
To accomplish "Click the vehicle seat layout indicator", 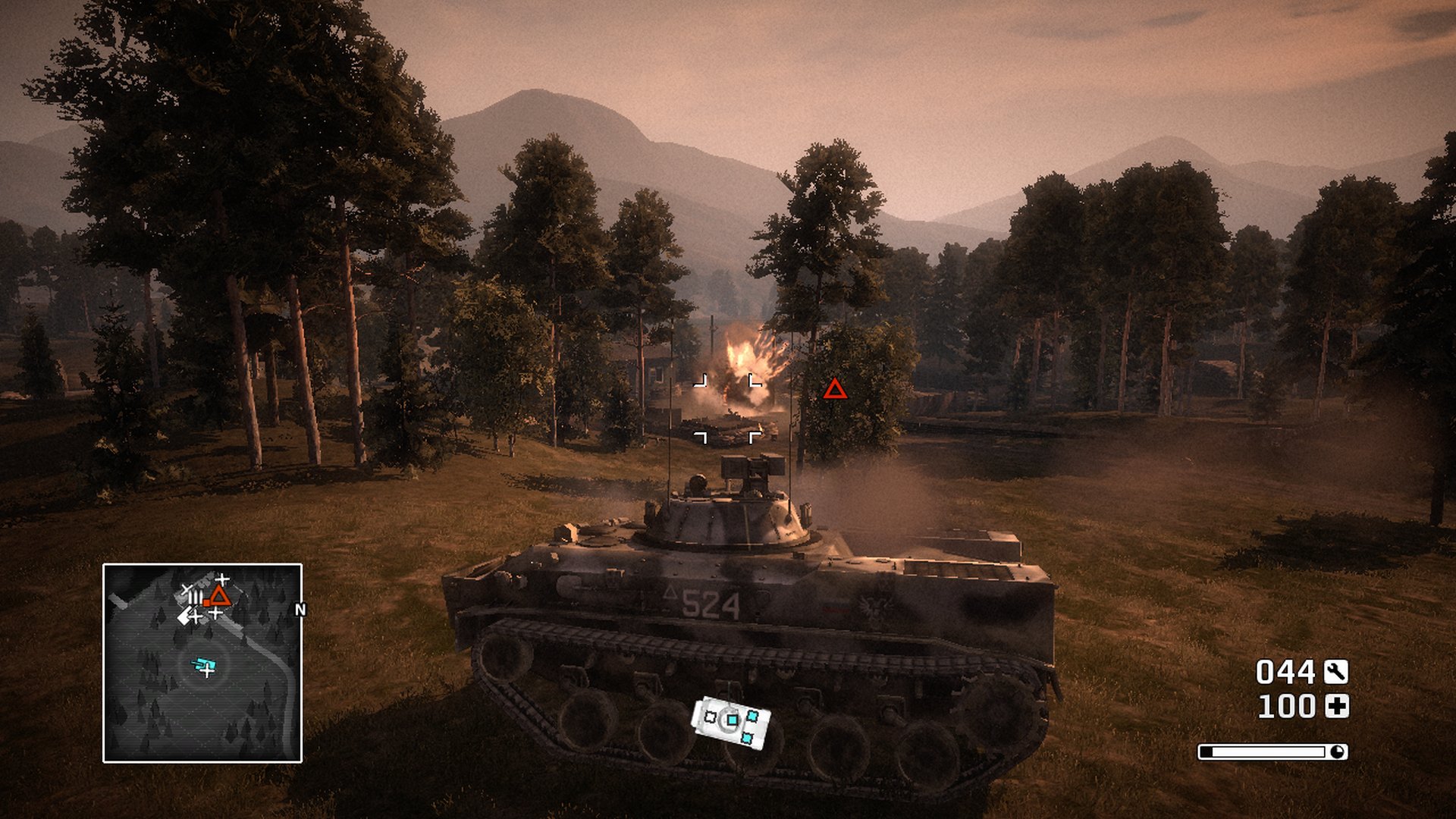I will tap(731, 723).
